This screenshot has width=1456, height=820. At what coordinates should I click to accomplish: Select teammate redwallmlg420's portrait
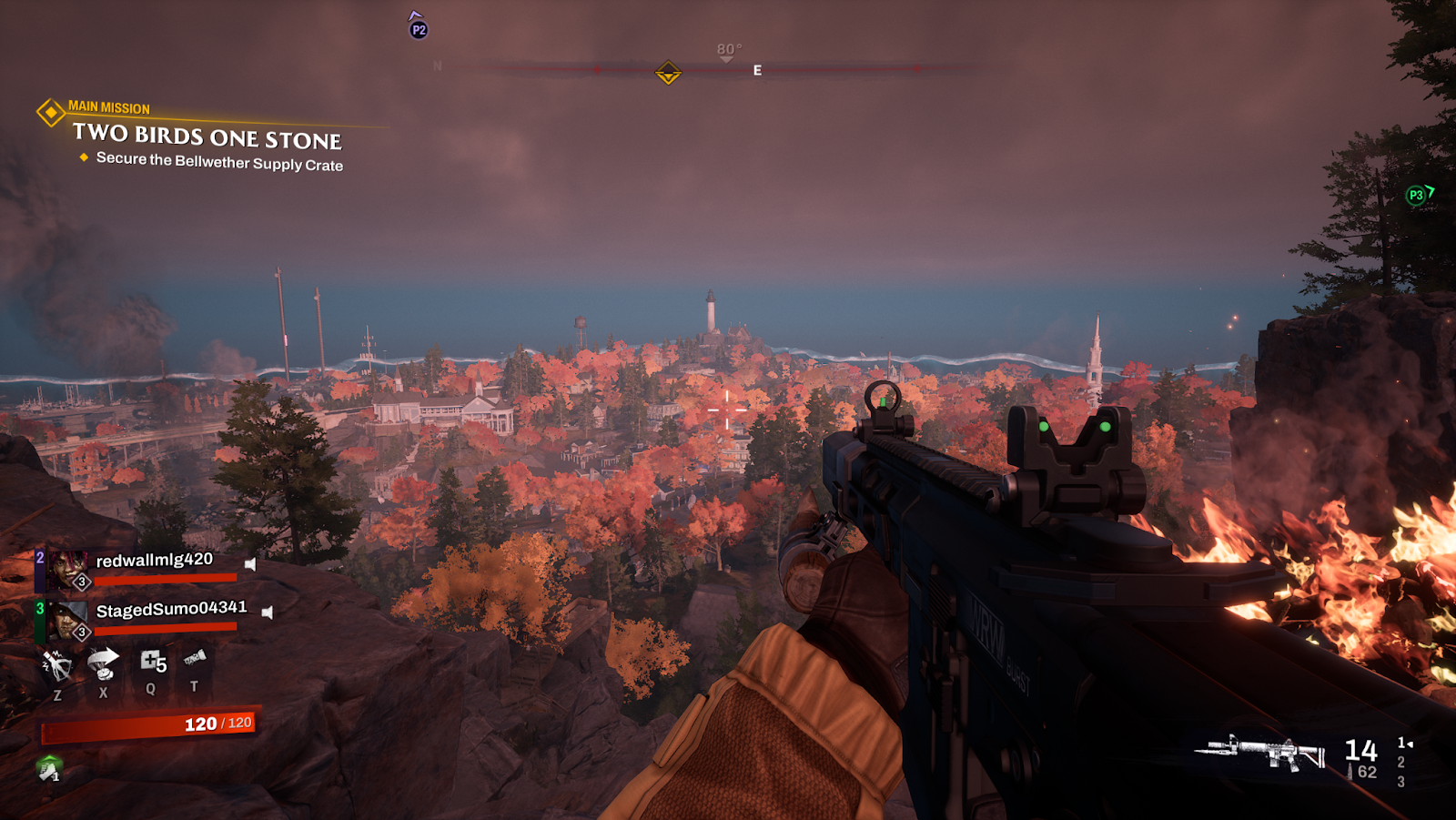[66, 569]
